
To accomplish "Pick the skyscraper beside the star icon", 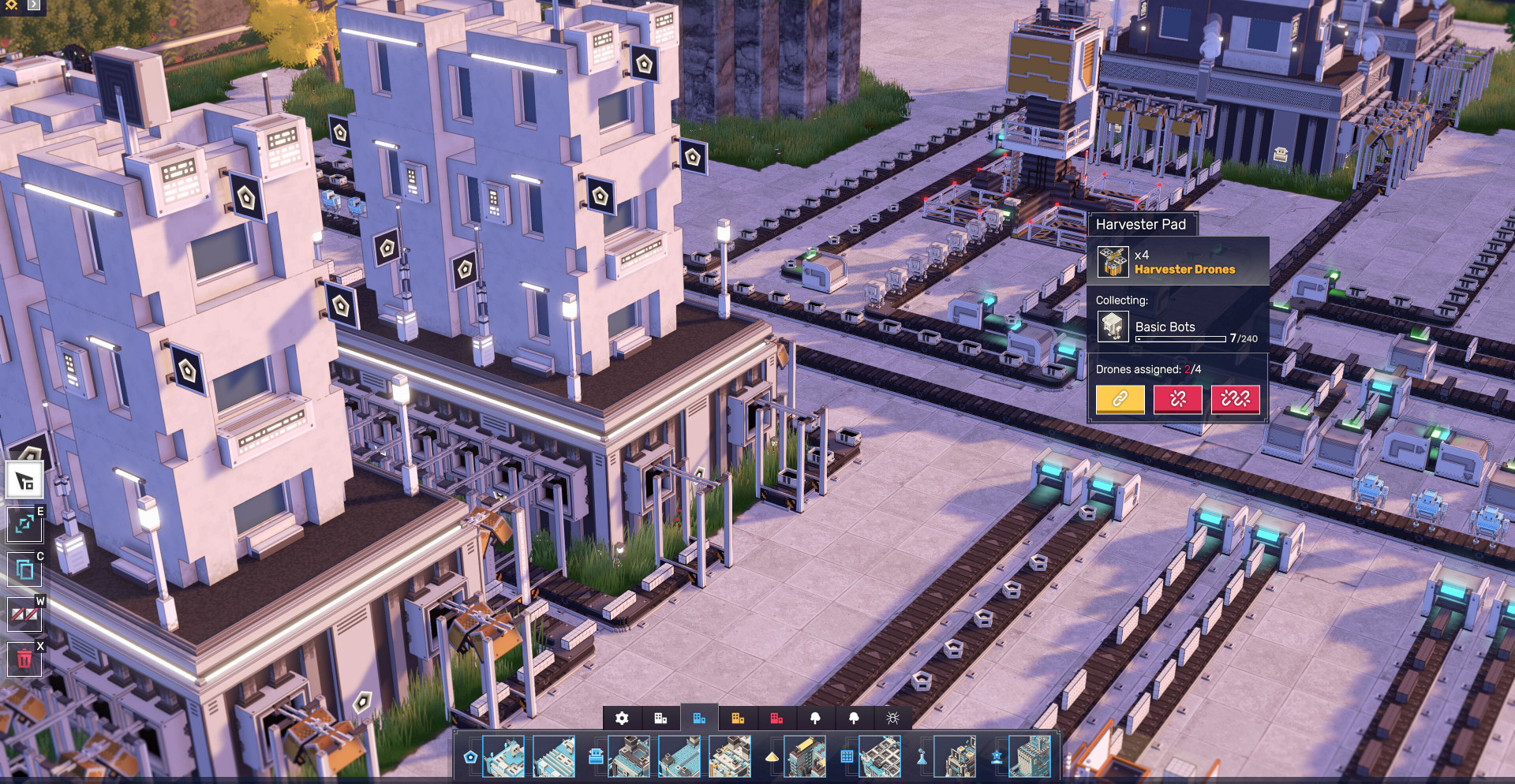I will pos(1030,756).
